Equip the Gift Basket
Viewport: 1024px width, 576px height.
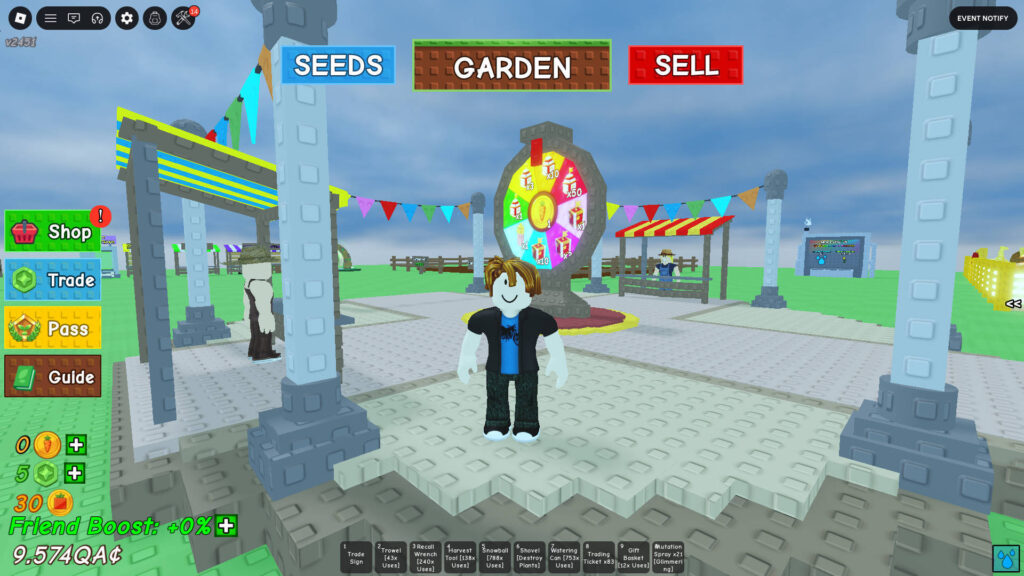(x=633, y=557)
